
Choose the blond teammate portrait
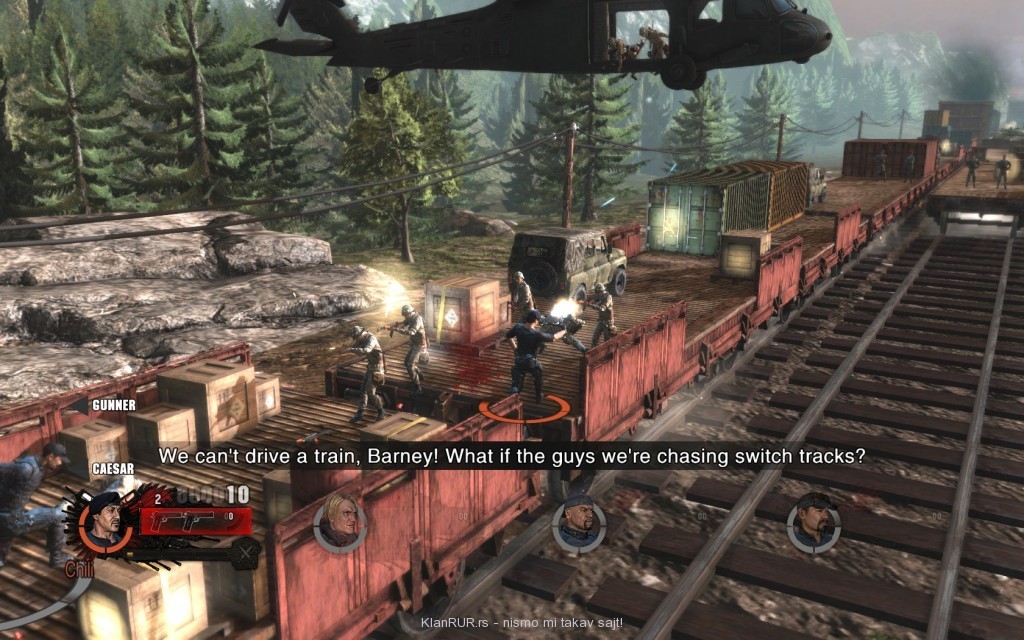tap(340, 521)
